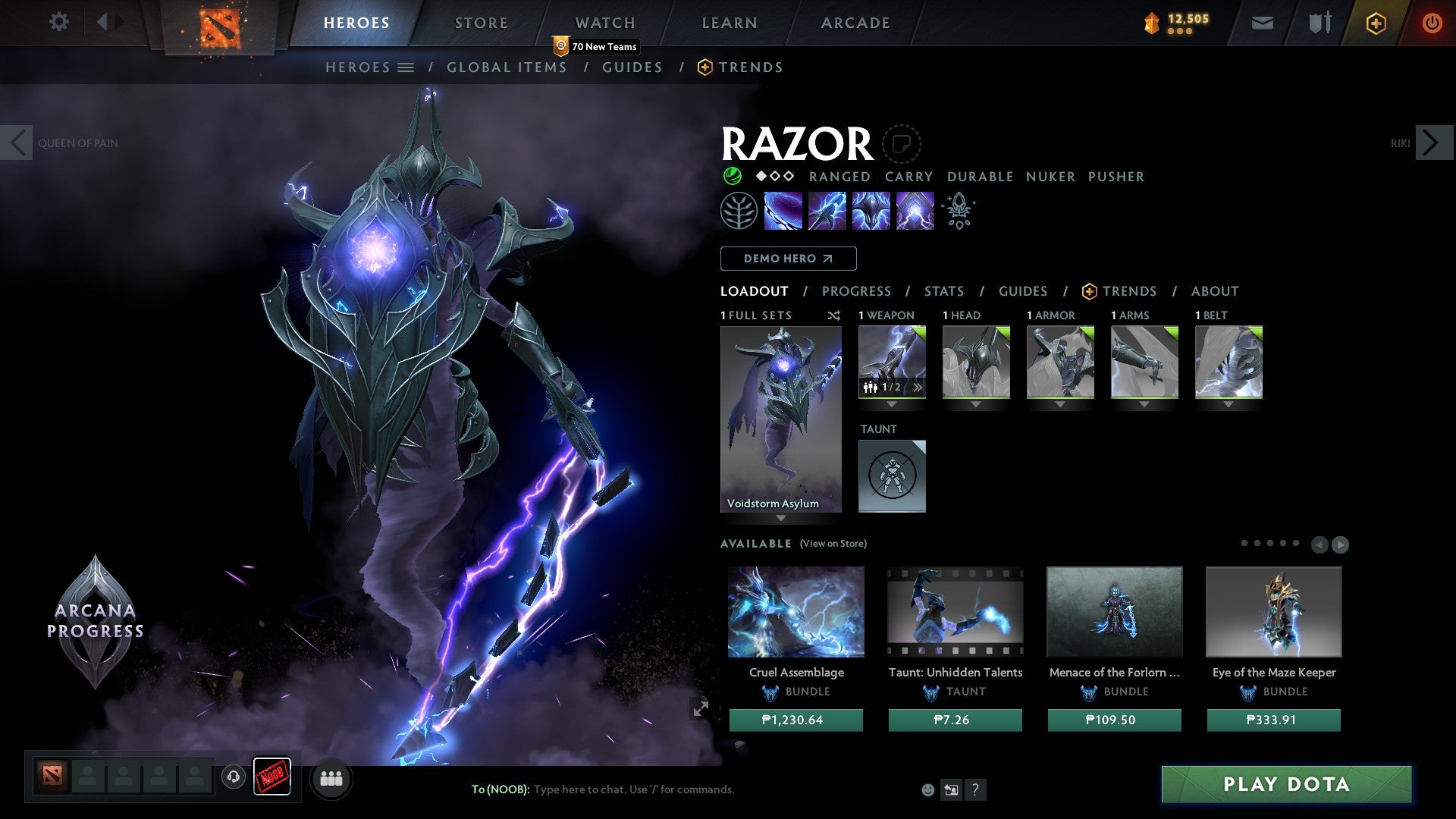Purchase Taunt: Unhidden Talents for ₱7.26
1456x819 pixels.
(x=955, y=720)
